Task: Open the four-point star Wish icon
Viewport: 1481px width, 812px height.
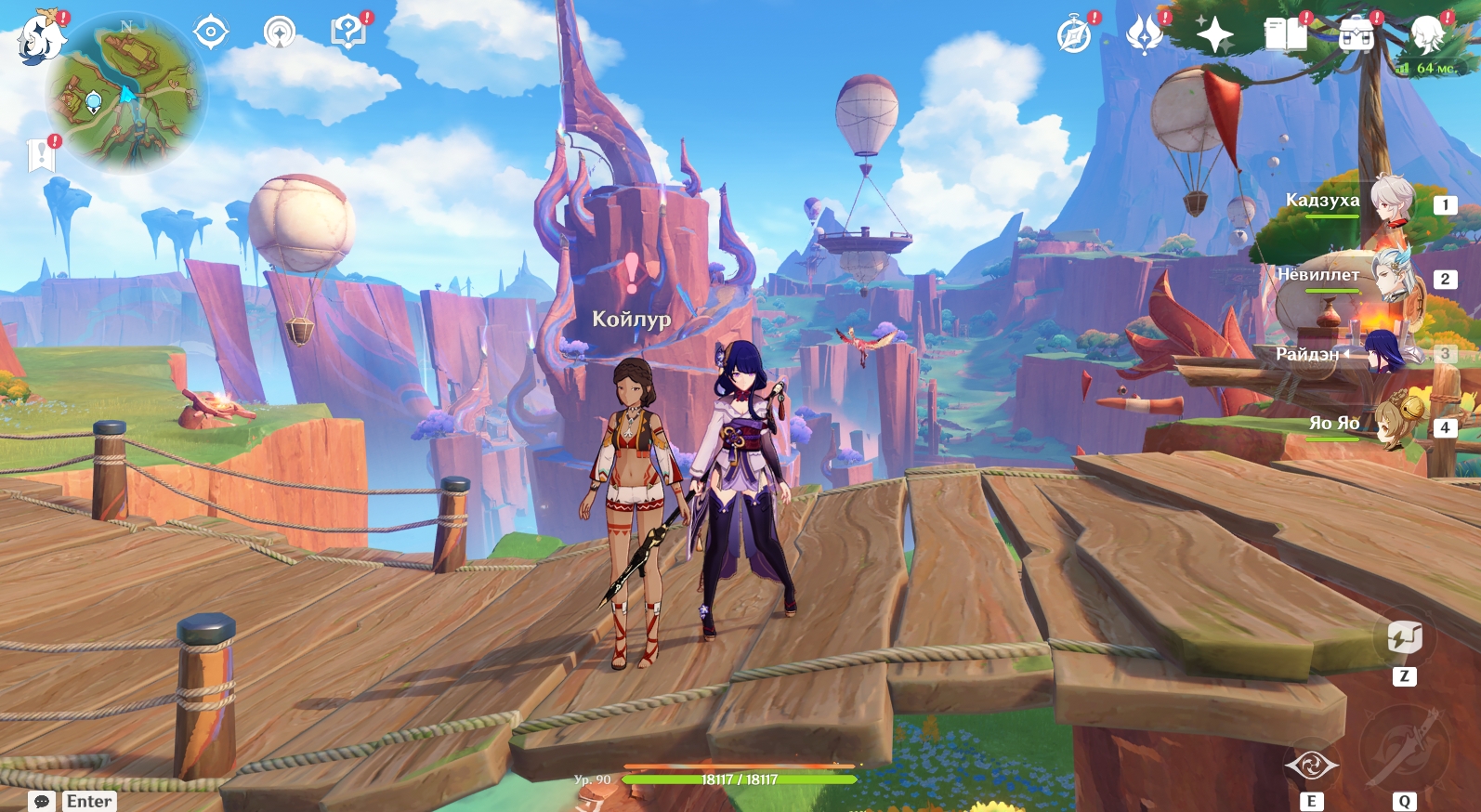Action: [1214, 35]
